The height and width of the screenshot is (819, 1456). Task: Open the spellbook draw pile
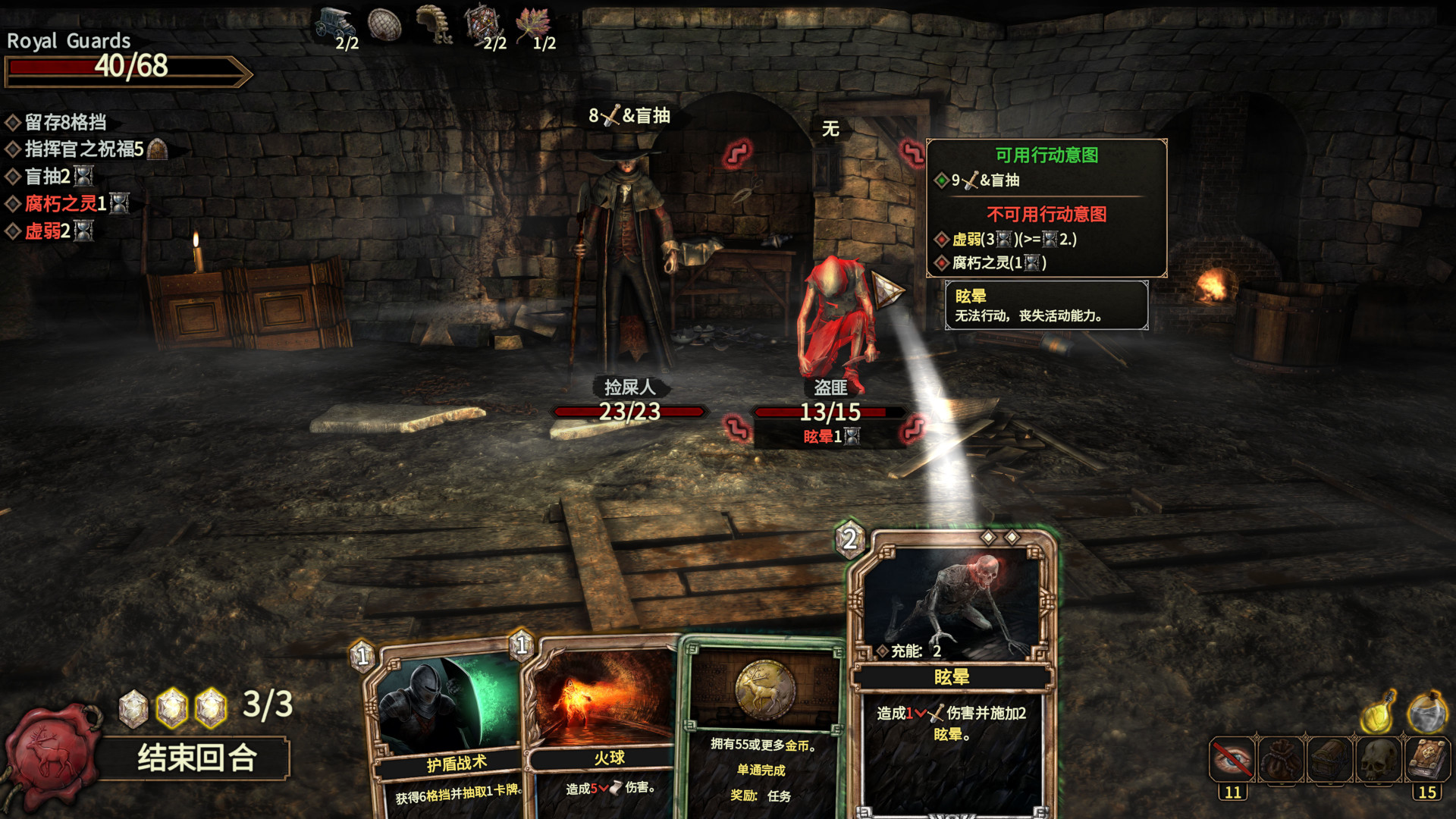[x=1427, y=759]
